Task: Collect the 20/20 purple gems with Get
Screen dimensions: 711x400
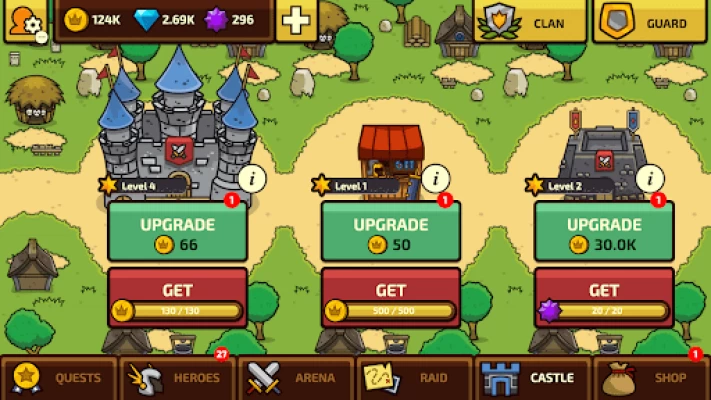Action: (x=603, y=298)
